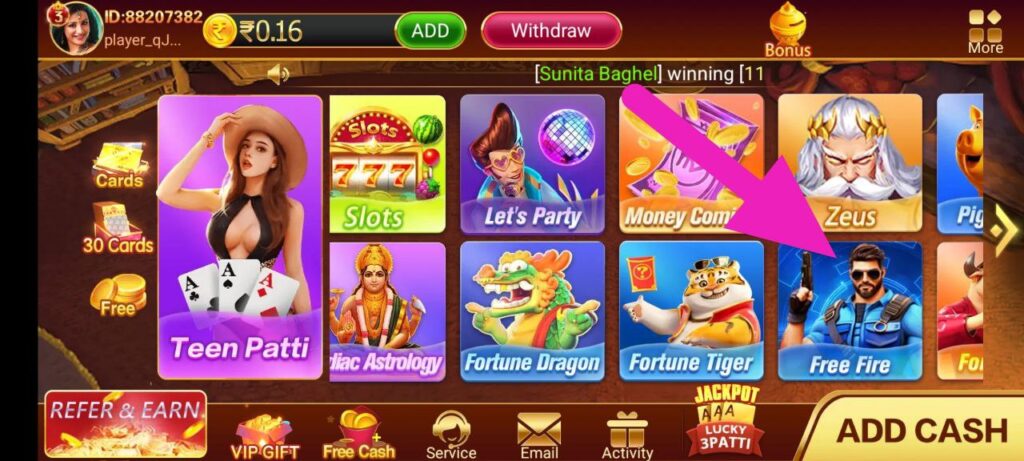This screenshot has width=1024, height=461.
Task: Play the Fortune Dragon game
Action: point(532,311)
